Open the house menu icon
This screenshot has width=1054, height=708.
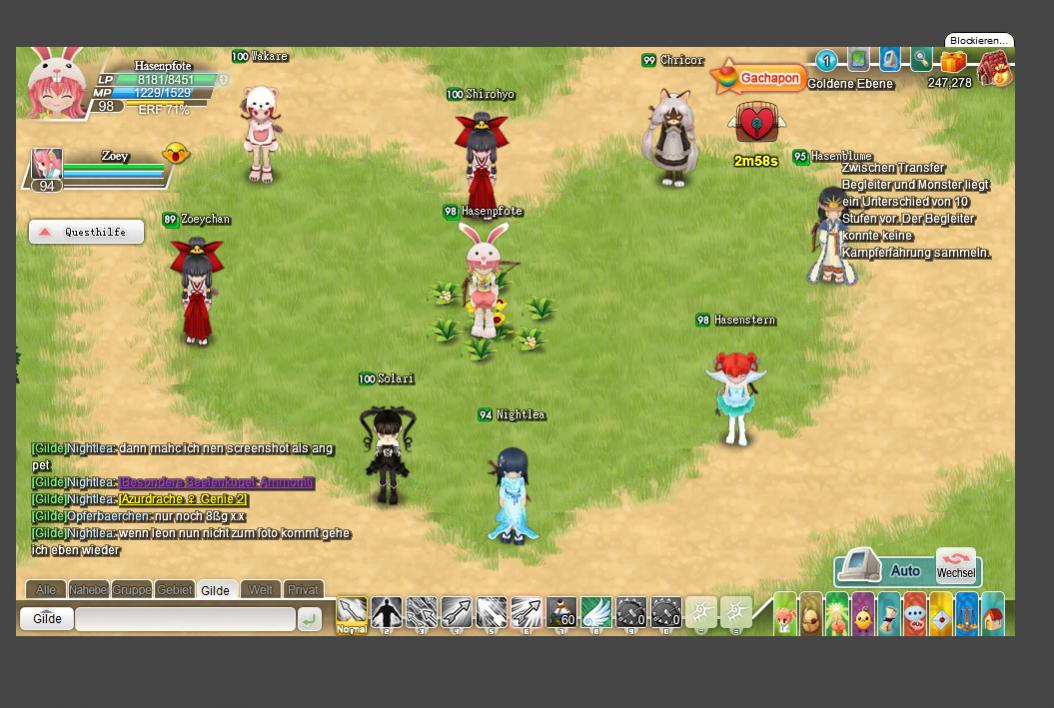[992, 614]
